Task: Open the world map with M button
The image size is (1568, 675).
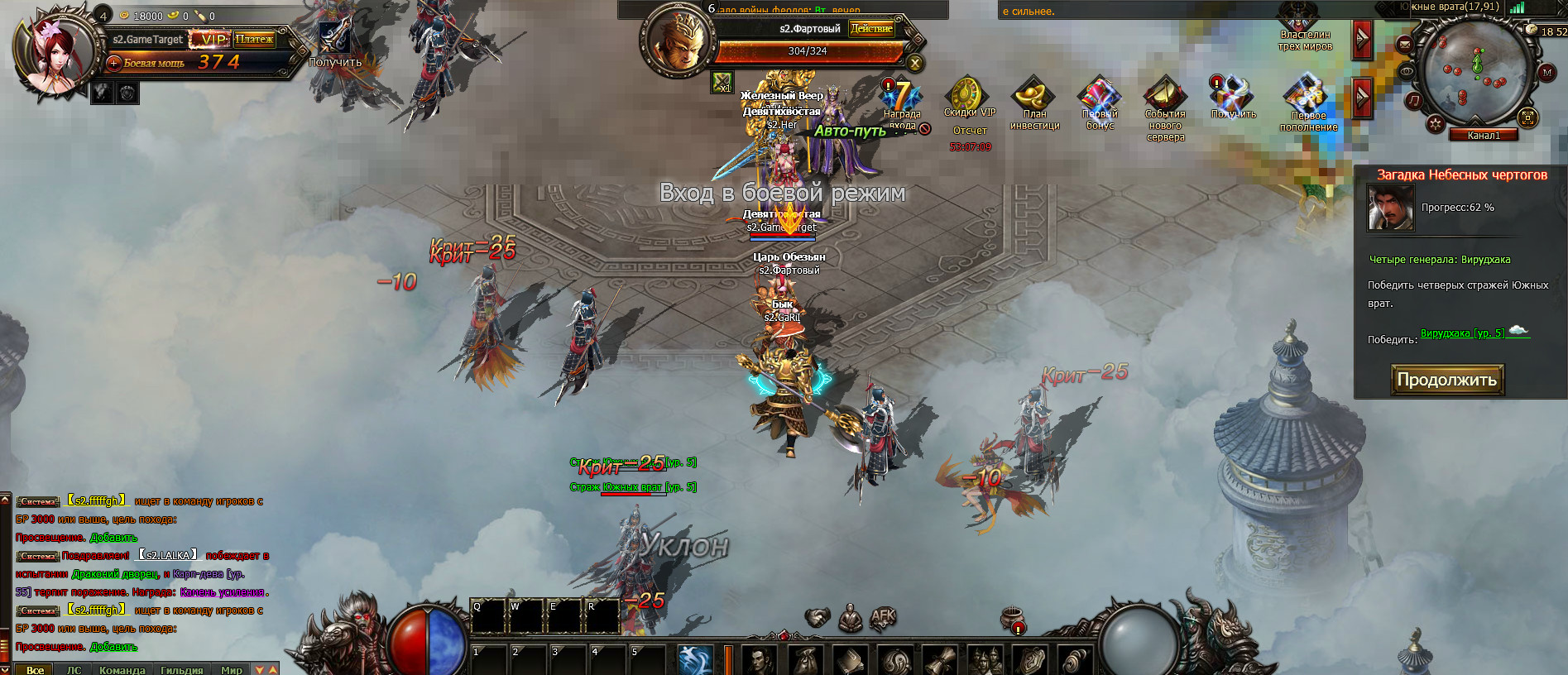Action: click(x=1546, y=73)
